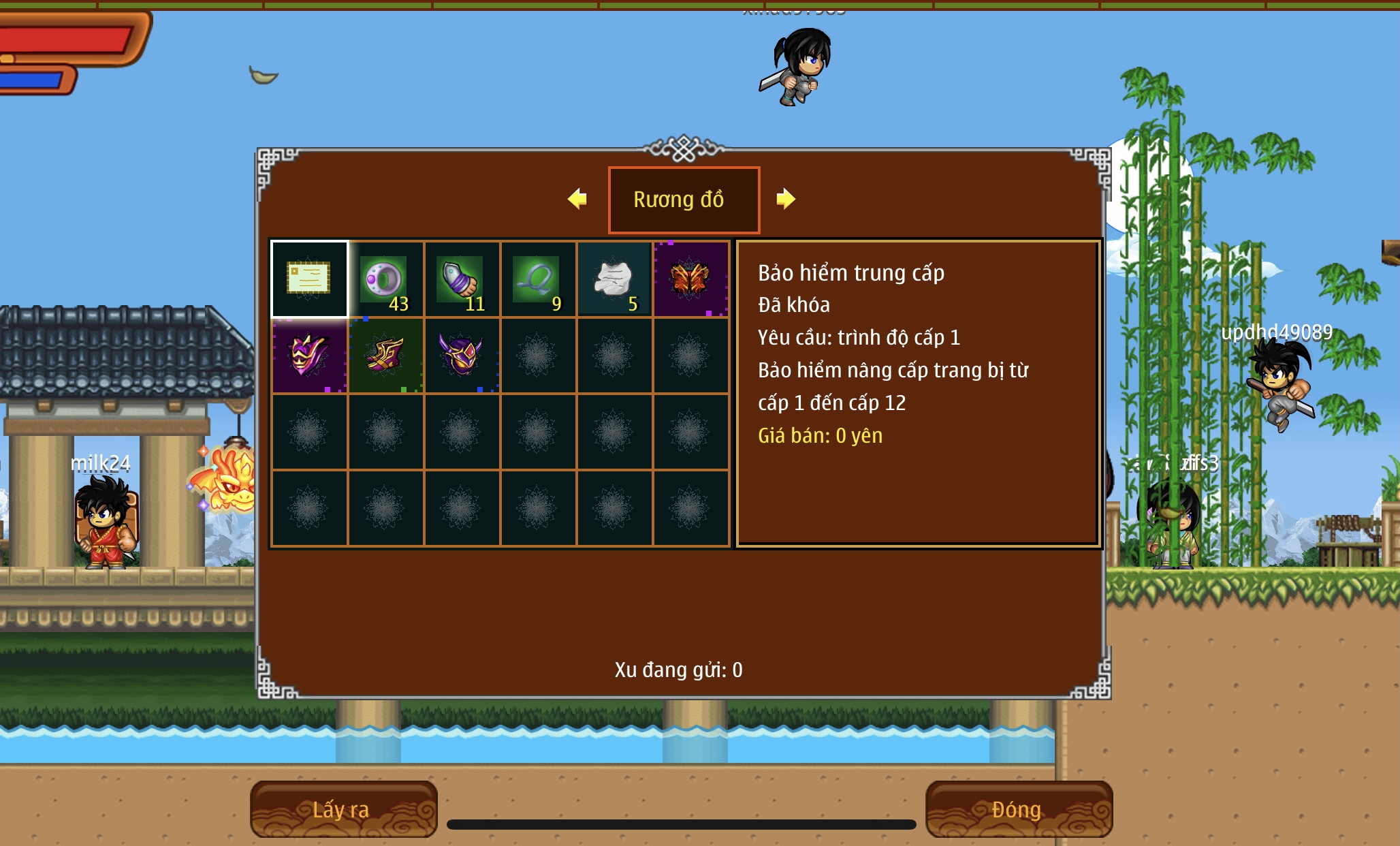Choose the gauntlet item with quantity 11
Image resolution: width=1400 pixels, height=846 pixels.
pos(462,279)
